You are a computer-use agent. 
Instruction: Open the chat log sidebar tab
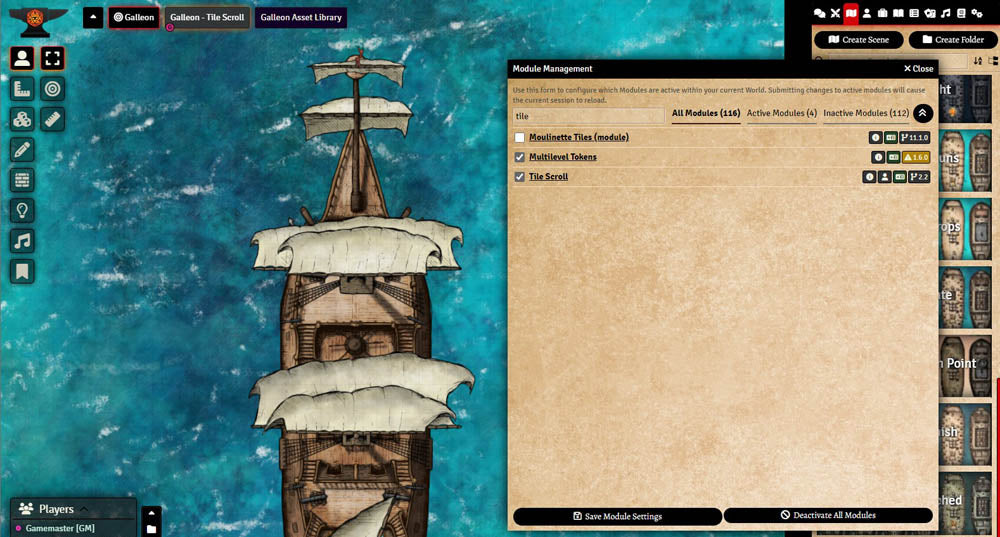point(820,13)
